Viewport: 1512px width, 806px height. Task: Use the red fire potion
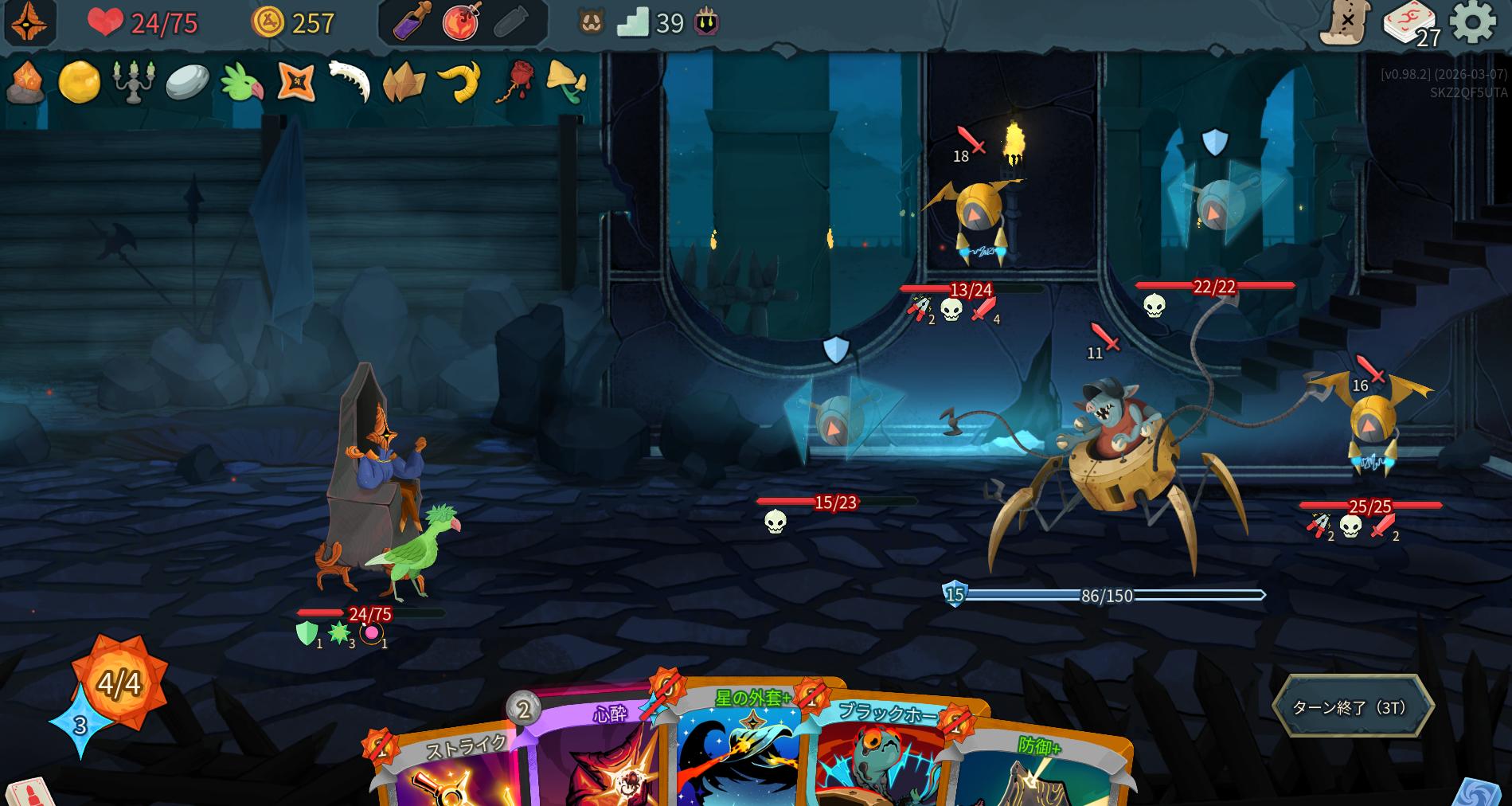pos(462,23)
